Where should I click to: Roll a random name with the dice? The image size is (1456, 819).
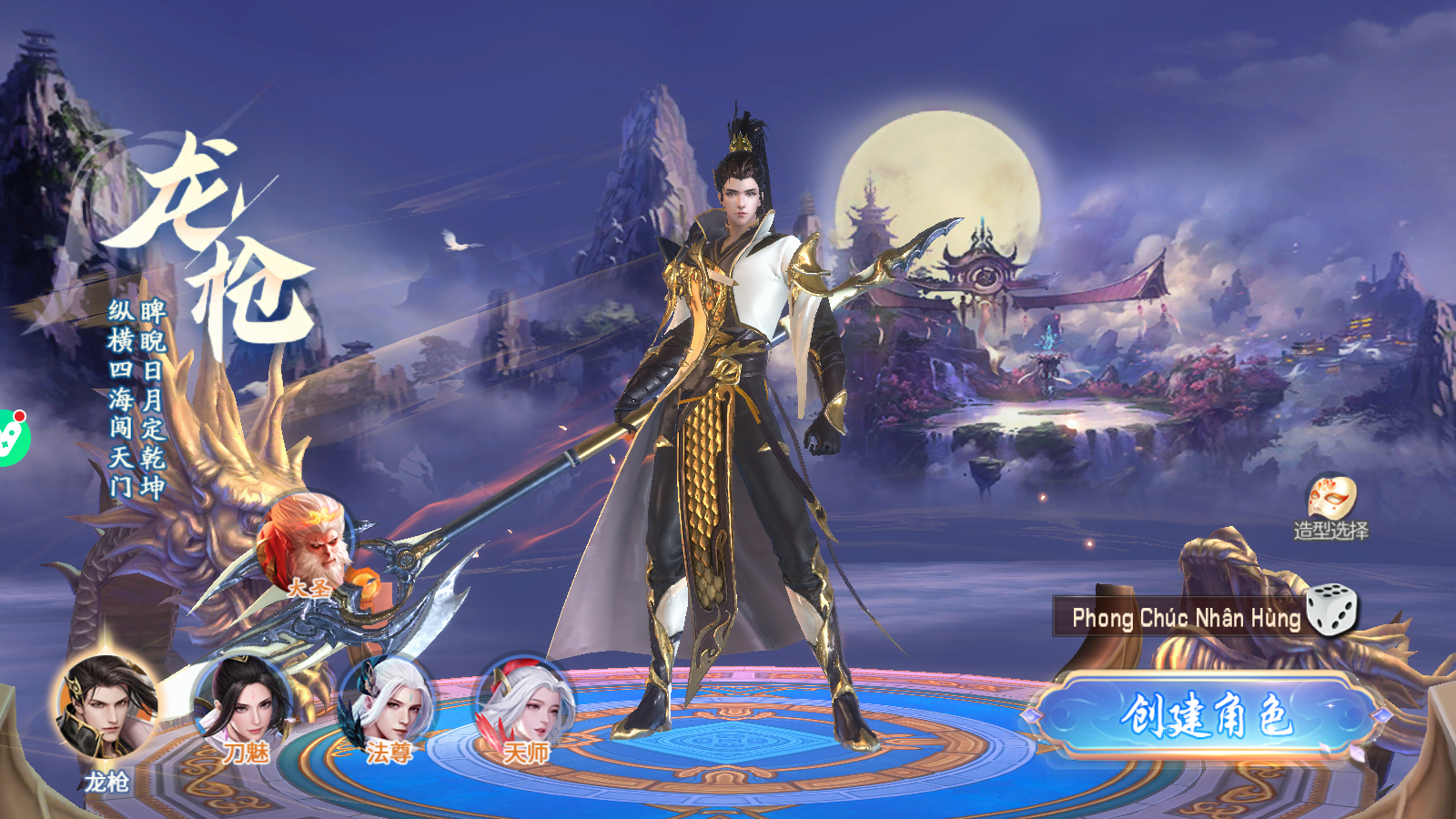coord(1331,609)
